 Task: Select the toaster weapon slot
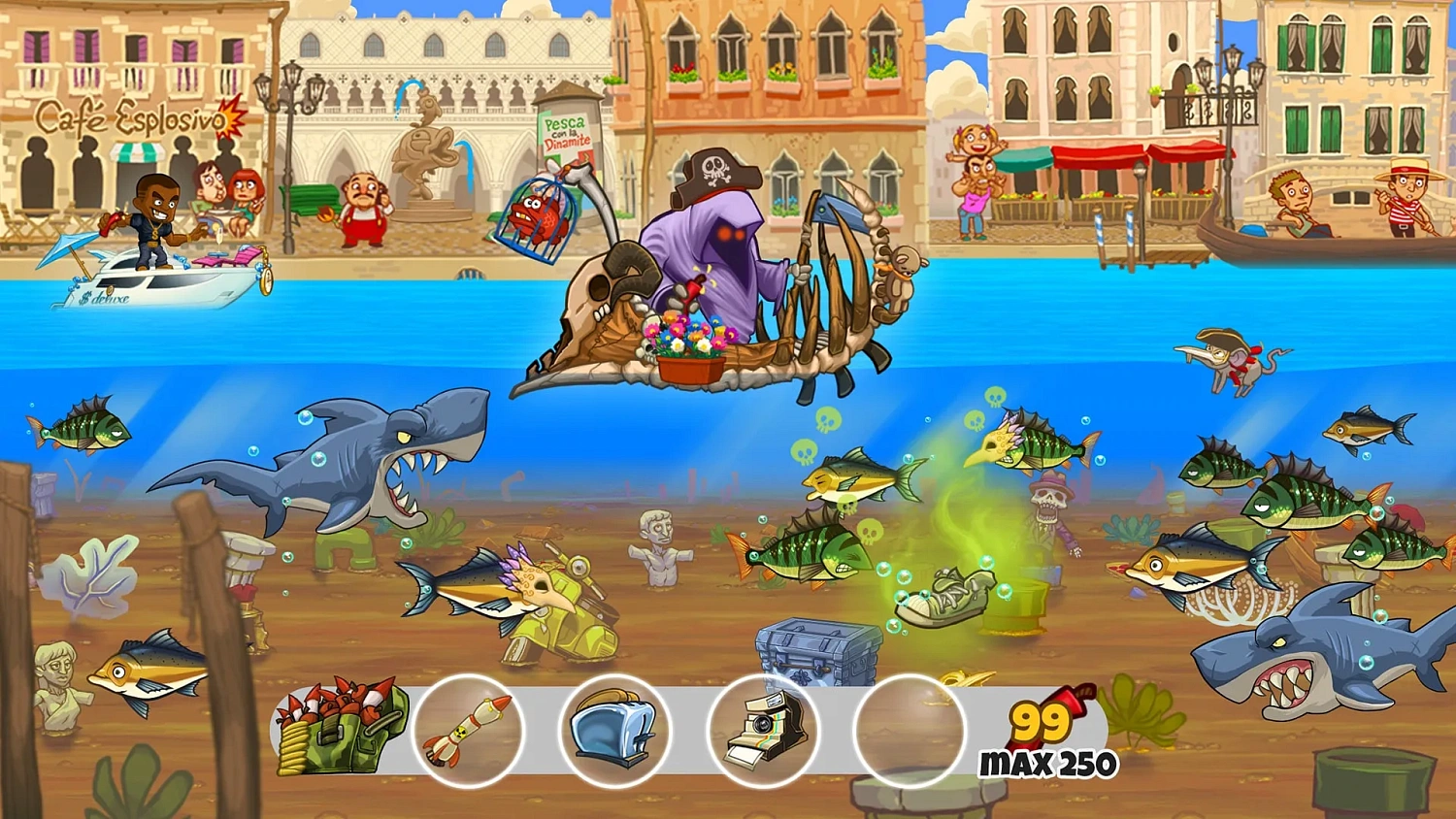pos(616,733)
